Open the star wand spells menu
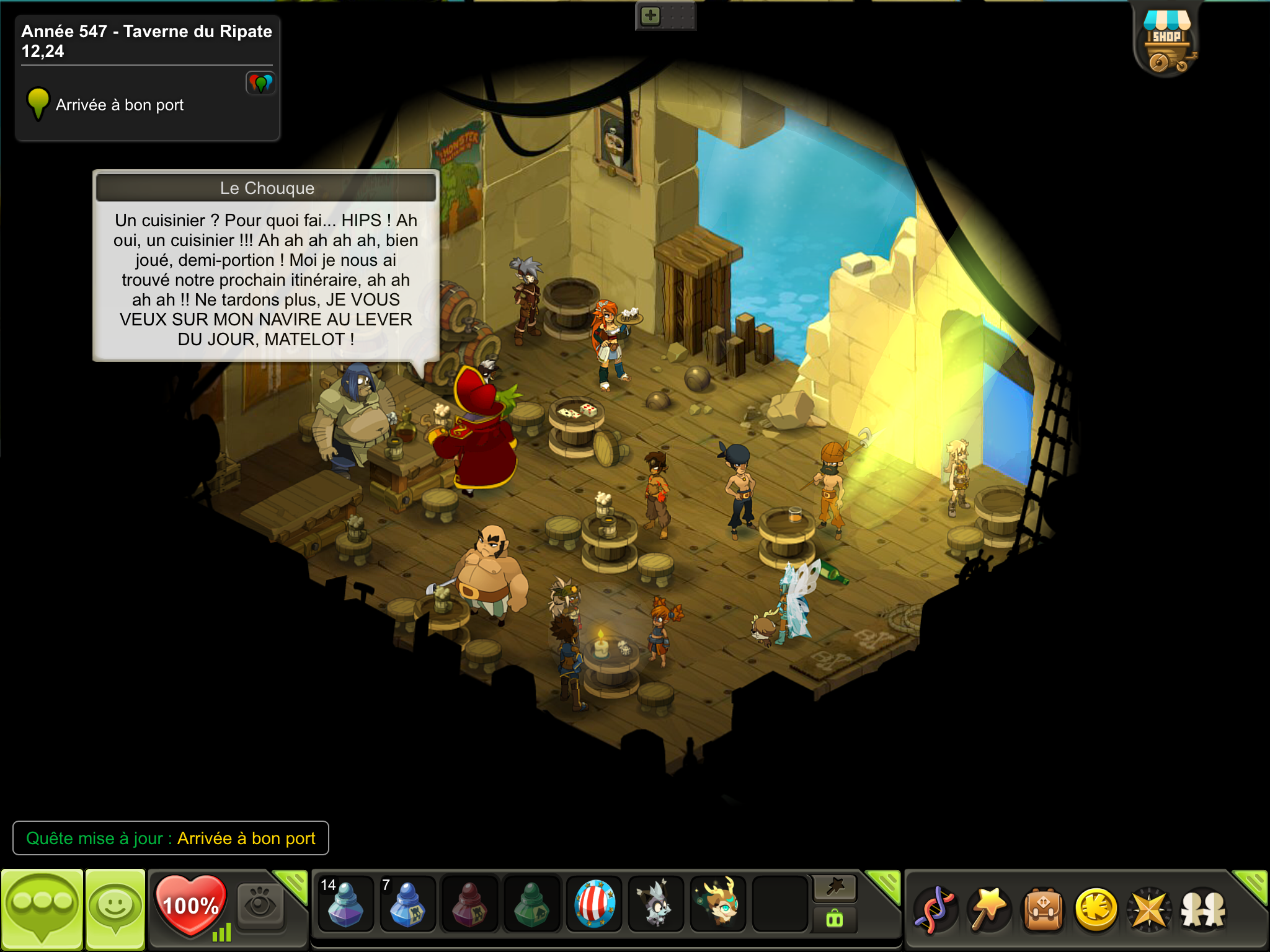Screen dimensions: 1270x952 coord(988,910)
